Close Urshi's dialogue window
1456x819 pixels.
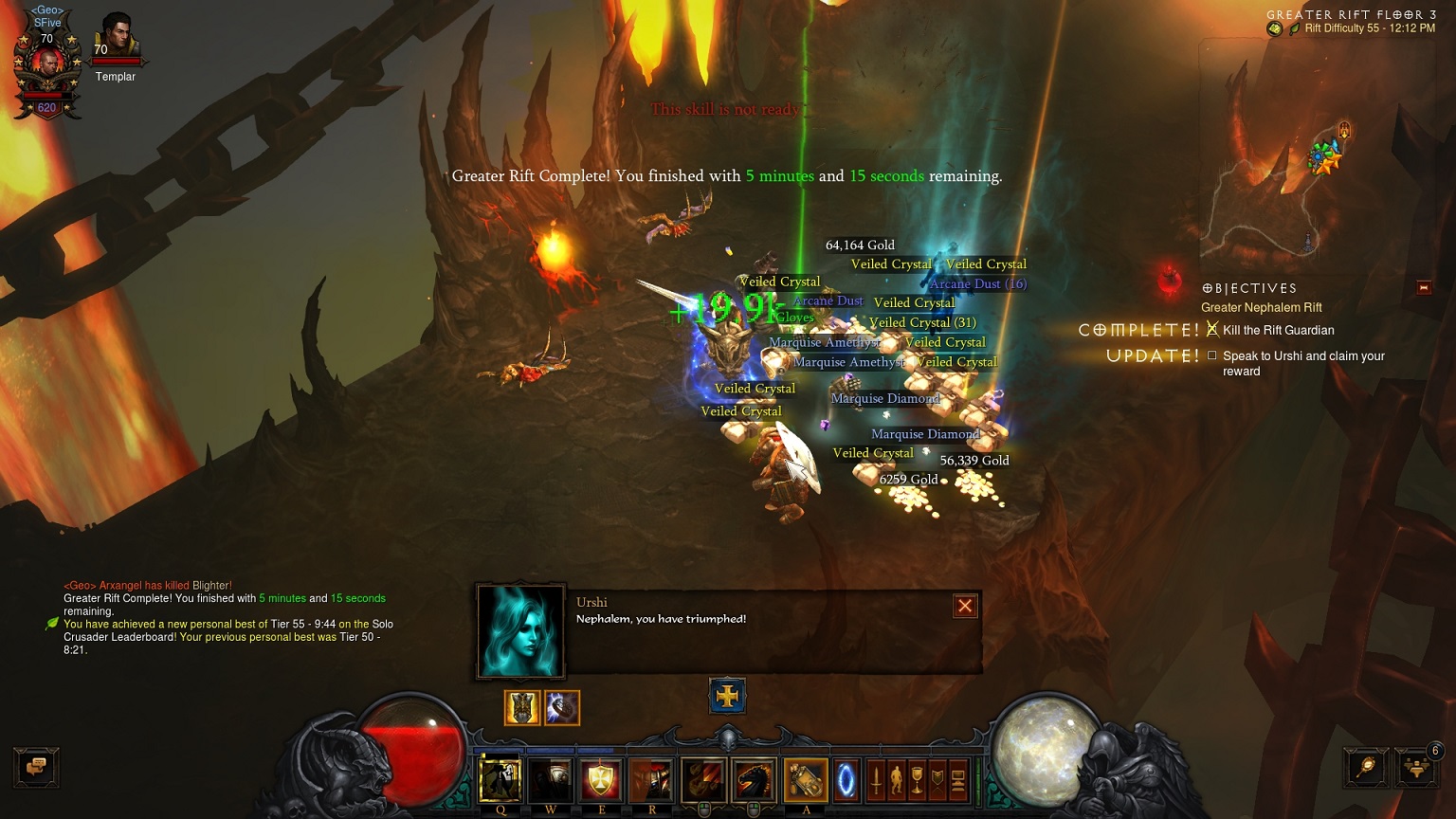pos(964,606)
